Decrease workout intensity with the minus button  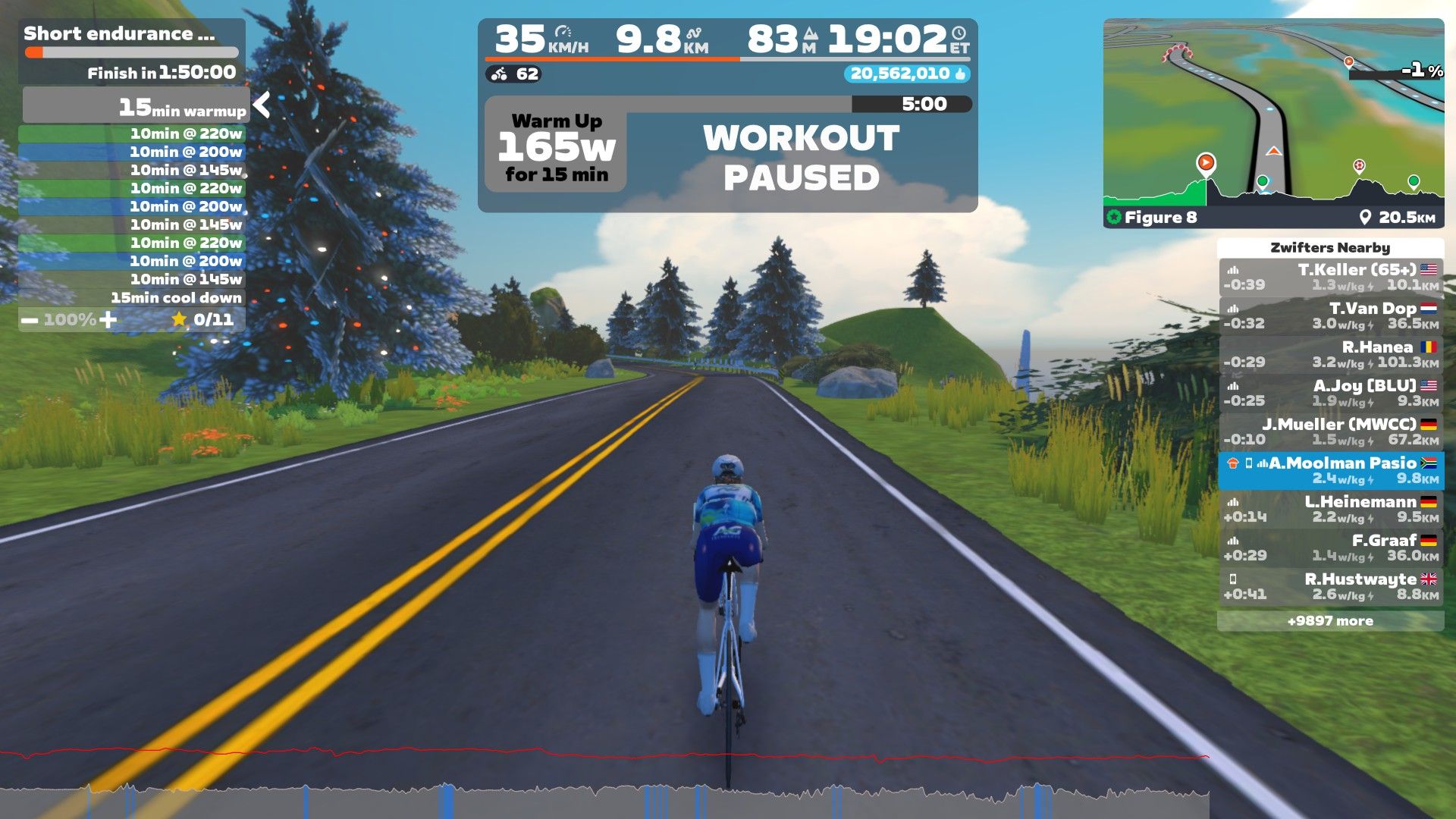pos(30,320)
